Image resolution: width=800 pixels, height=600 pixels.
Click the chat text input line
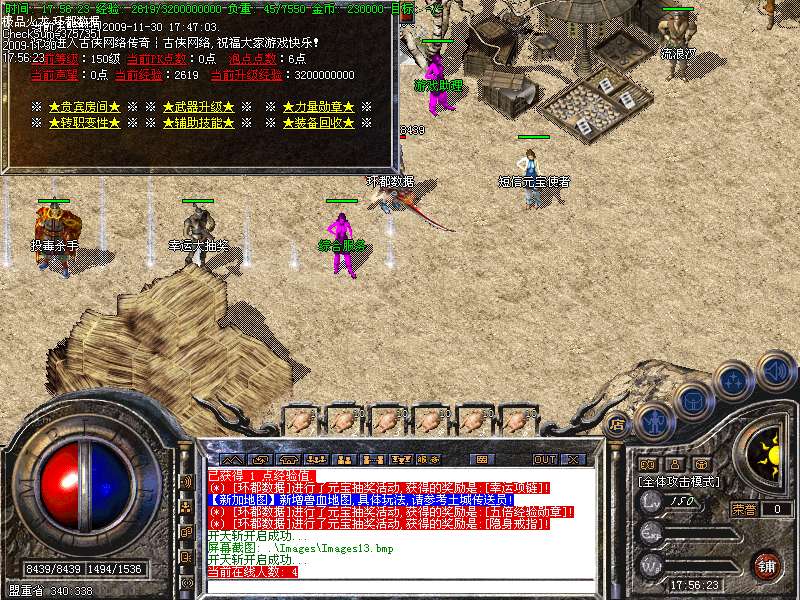400,584
